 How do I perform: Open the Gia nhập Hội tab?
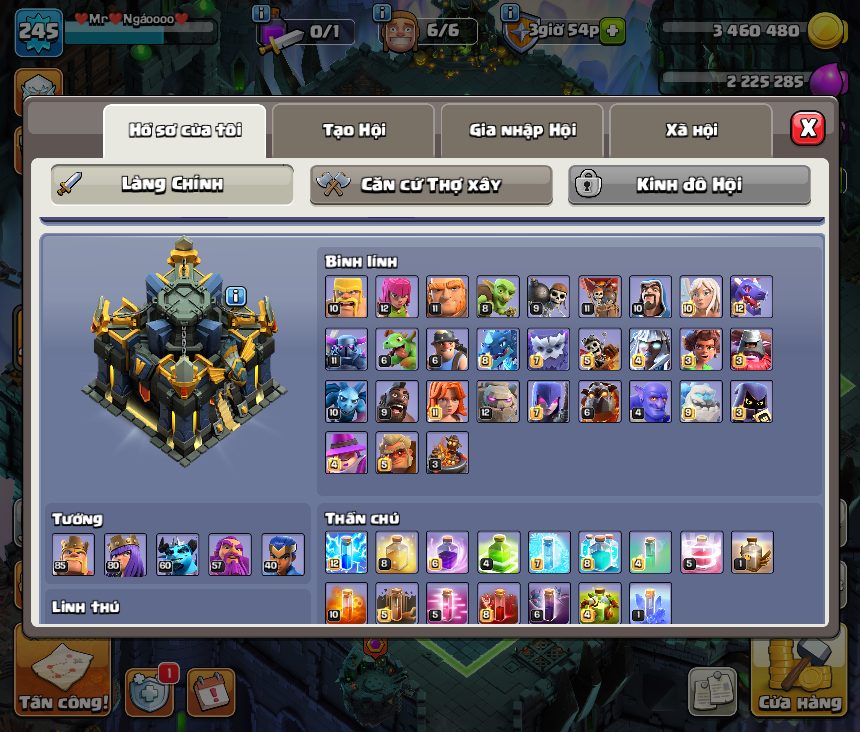tap(522, 130)
